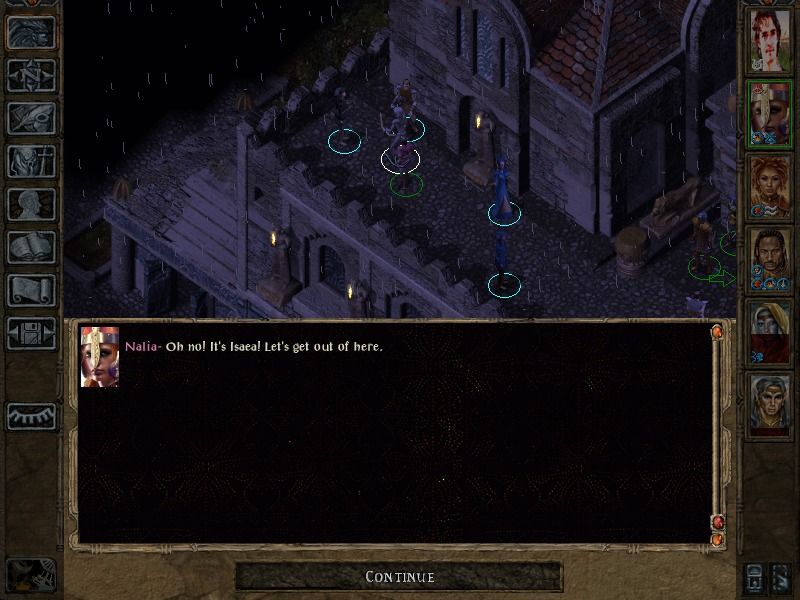Click the clock icon in the bottom-left corner
The width and height of the screenshot is (800, 600).
tap(30, 575)
